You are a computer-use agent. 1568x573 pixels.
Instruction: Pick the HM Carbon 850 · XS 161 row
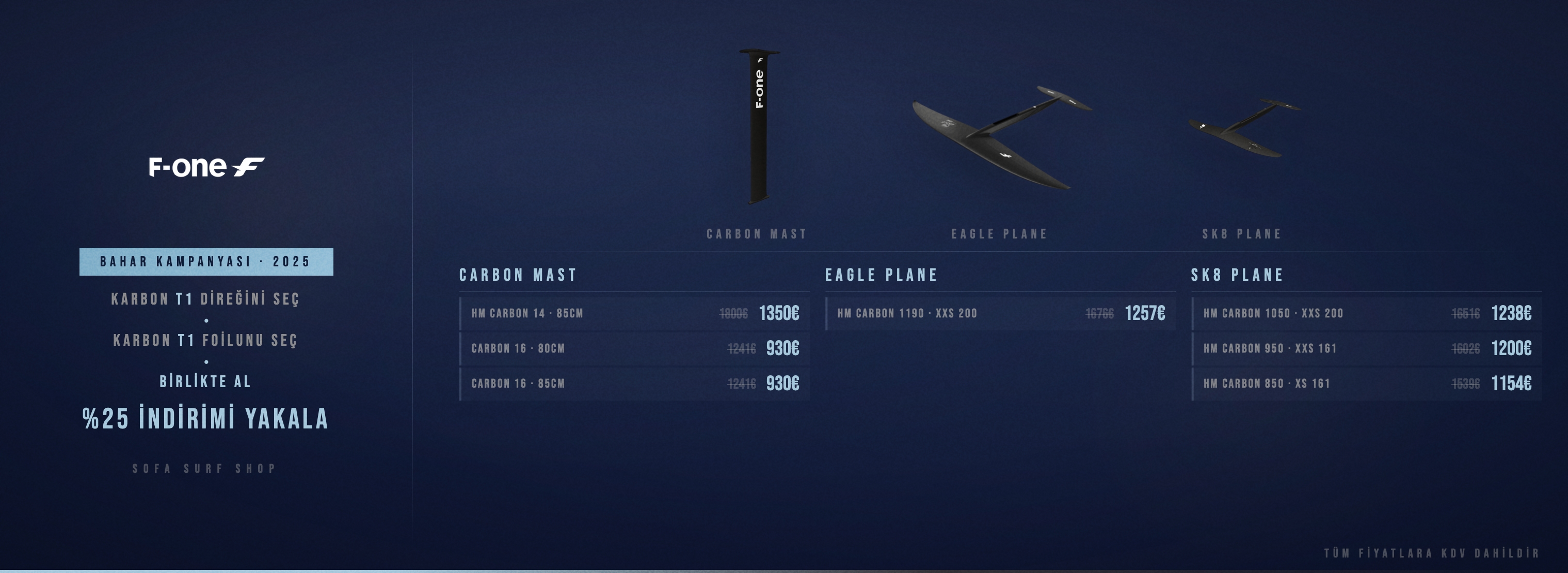[x=1366, y=384]
